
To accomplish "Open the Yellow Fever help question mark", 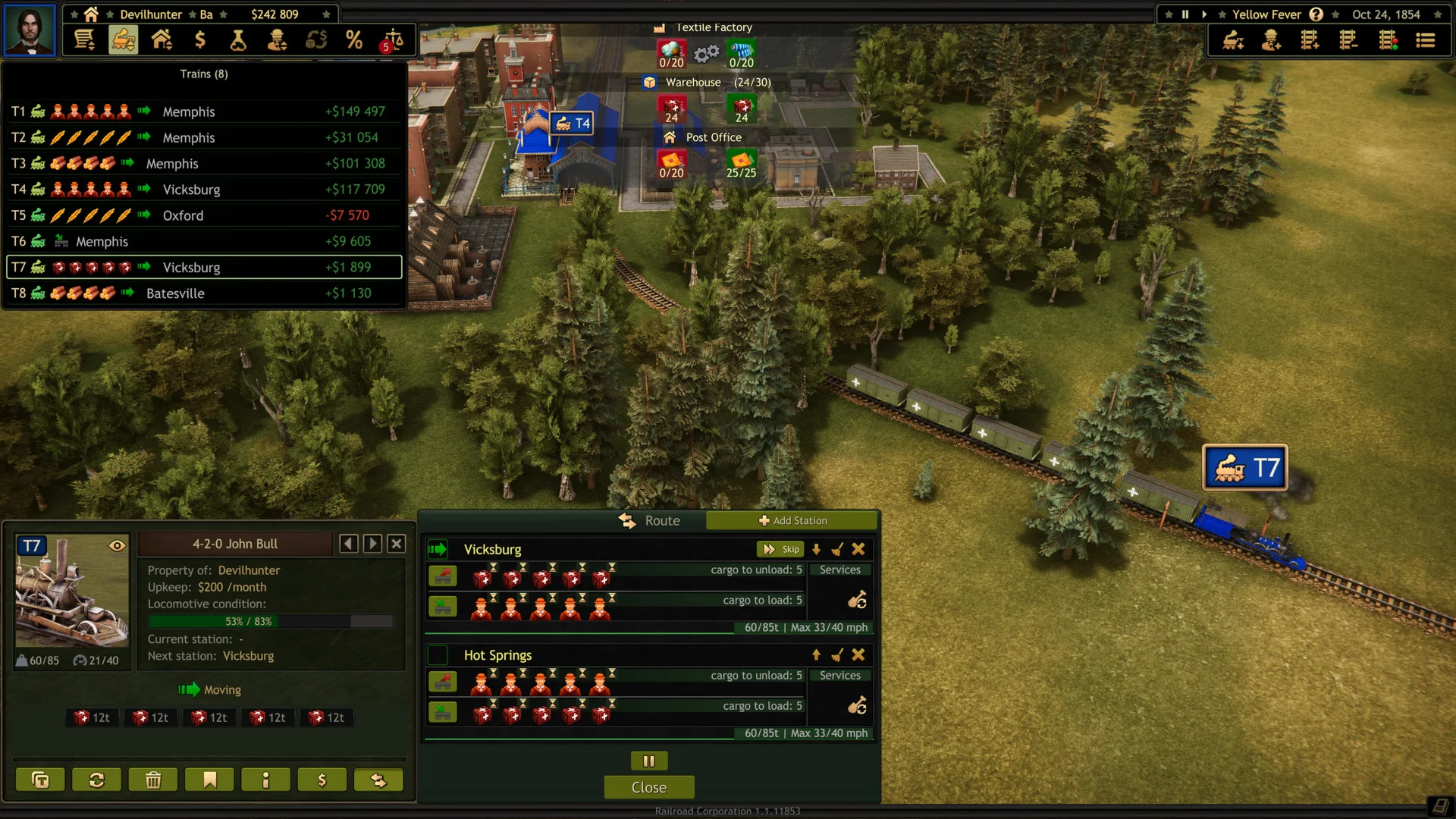I will click(1316, 14).
